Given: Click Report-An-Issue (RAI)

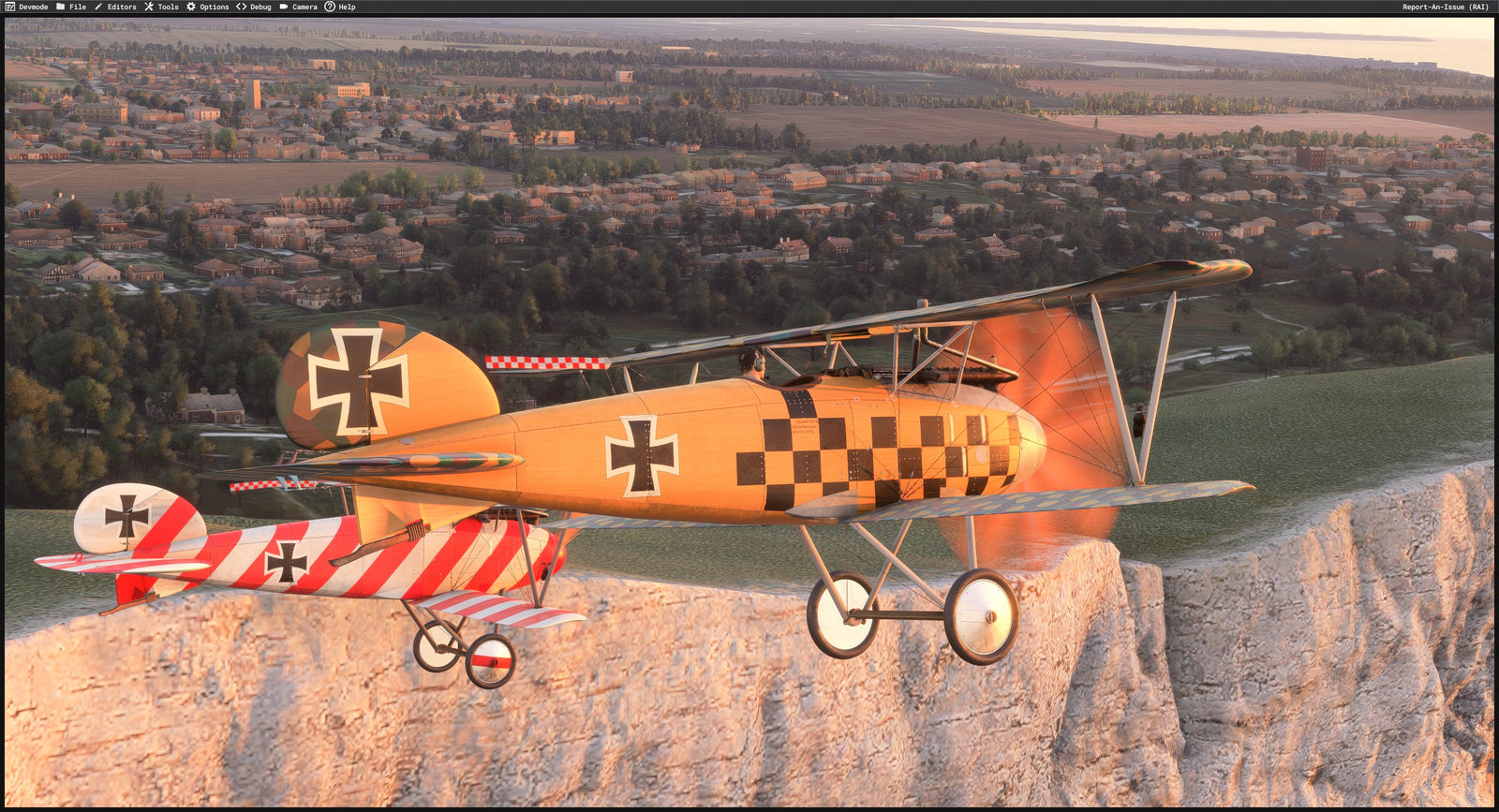Looking at the screenshot, I should [1445, 7].
